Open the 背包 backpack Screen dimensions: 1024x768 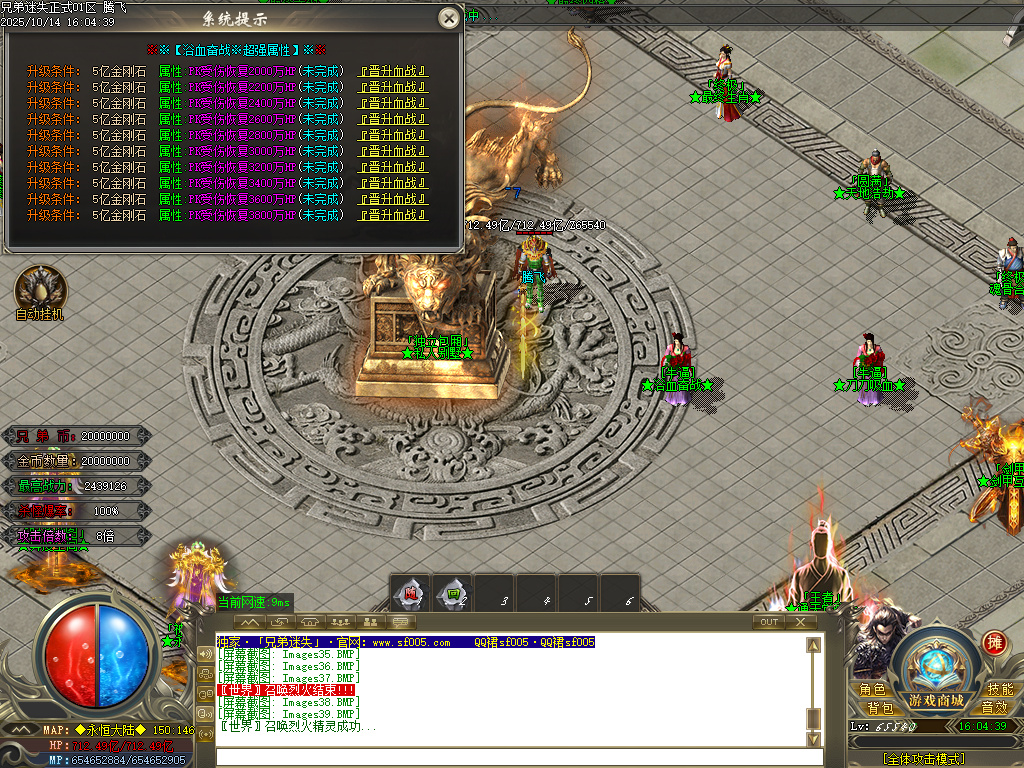(880, 708)
